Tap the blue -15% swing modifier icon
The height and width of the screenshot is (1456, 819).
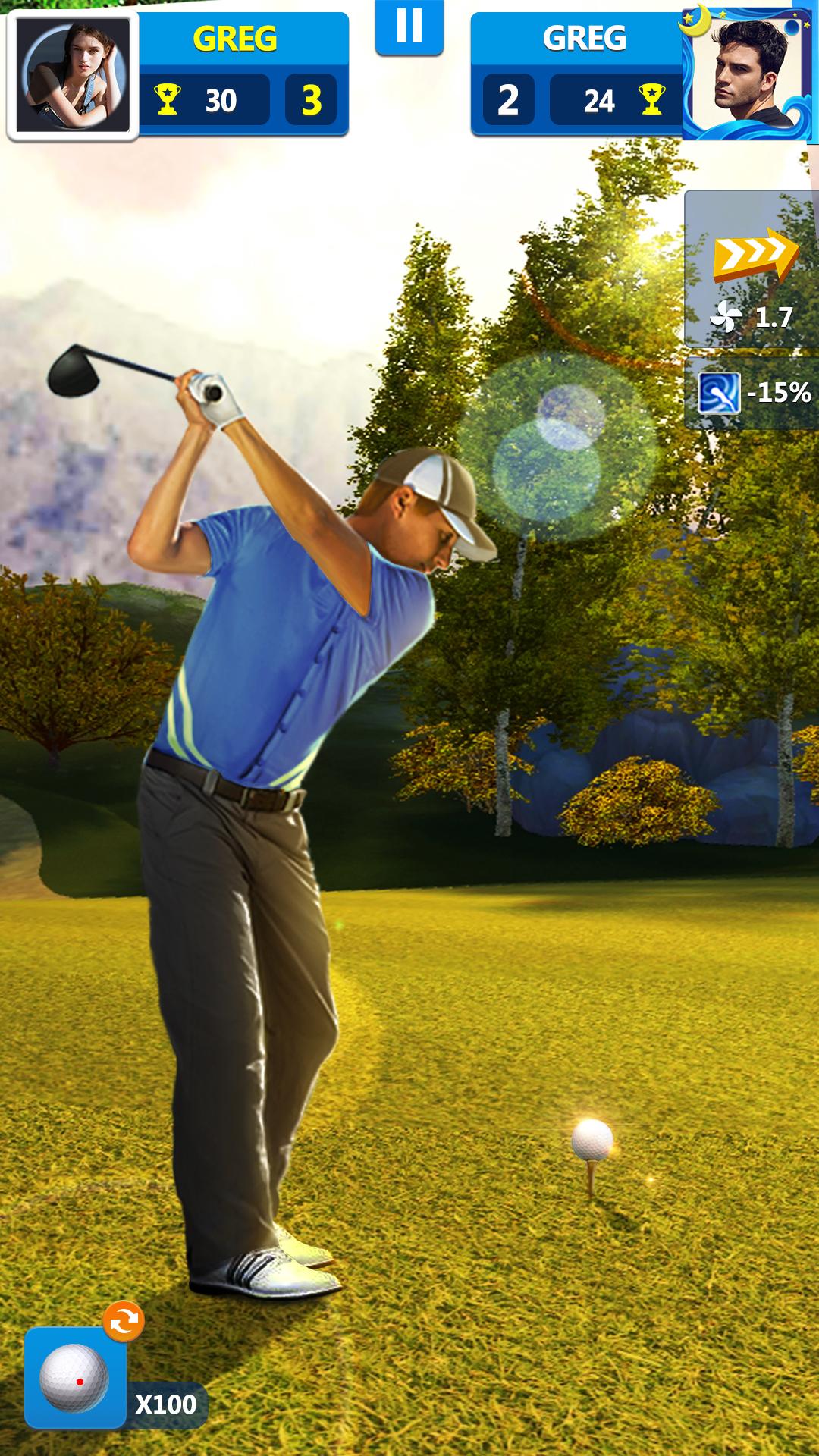pyautogui.click(x=718, y=393)
